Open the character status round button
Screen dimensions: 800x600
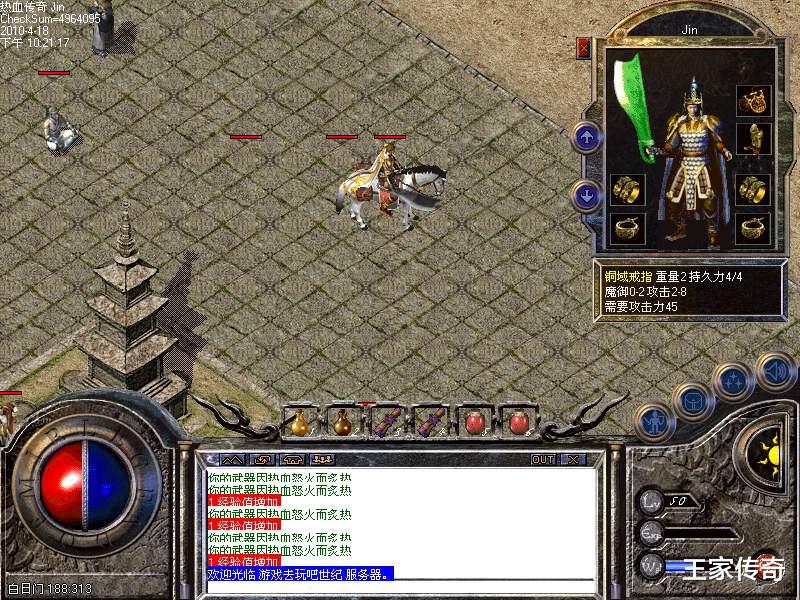tap(654, 422)
